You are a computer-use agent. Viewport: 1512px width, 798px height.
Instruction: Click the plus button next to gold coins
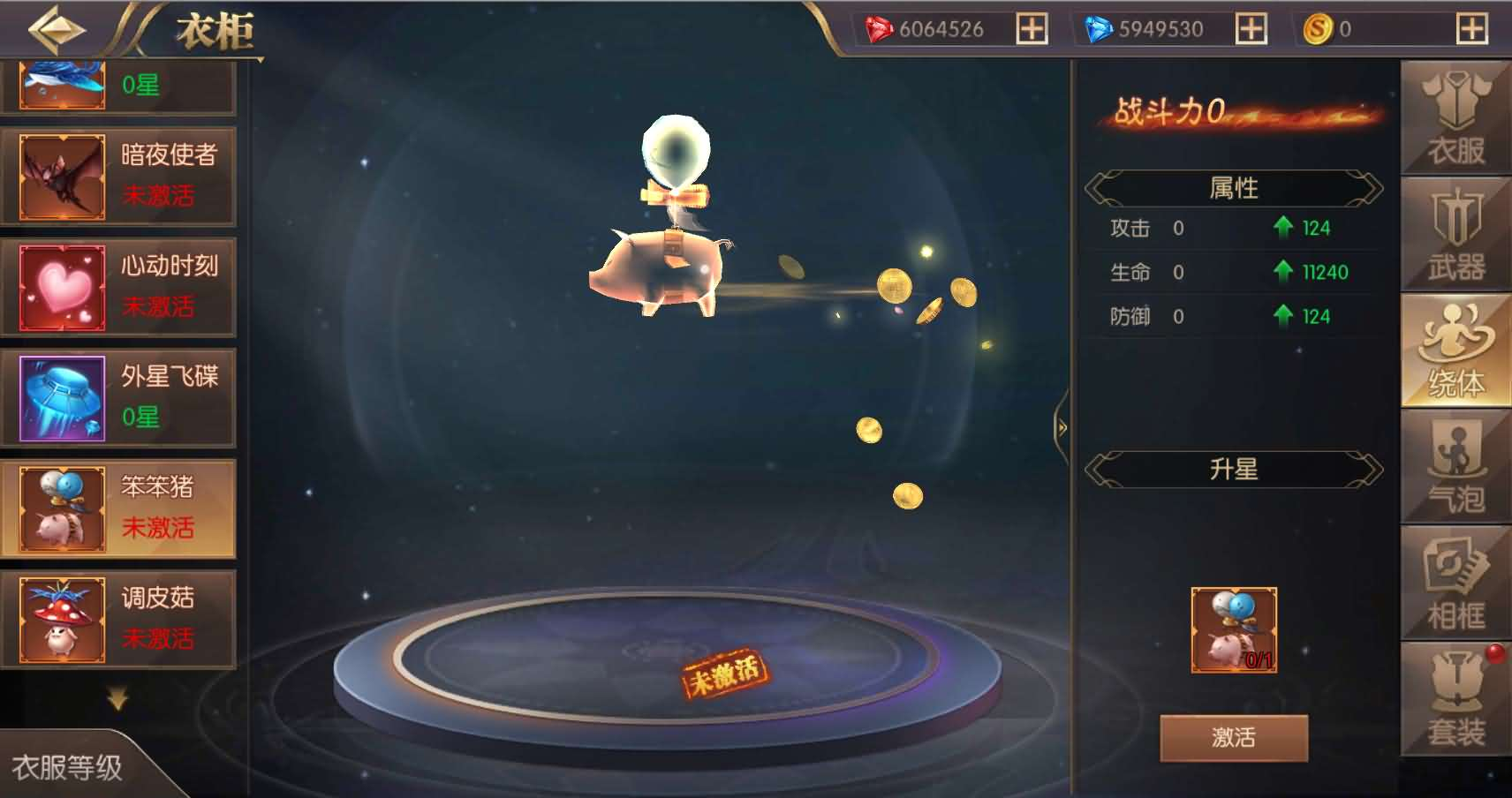click(1471, 28)
